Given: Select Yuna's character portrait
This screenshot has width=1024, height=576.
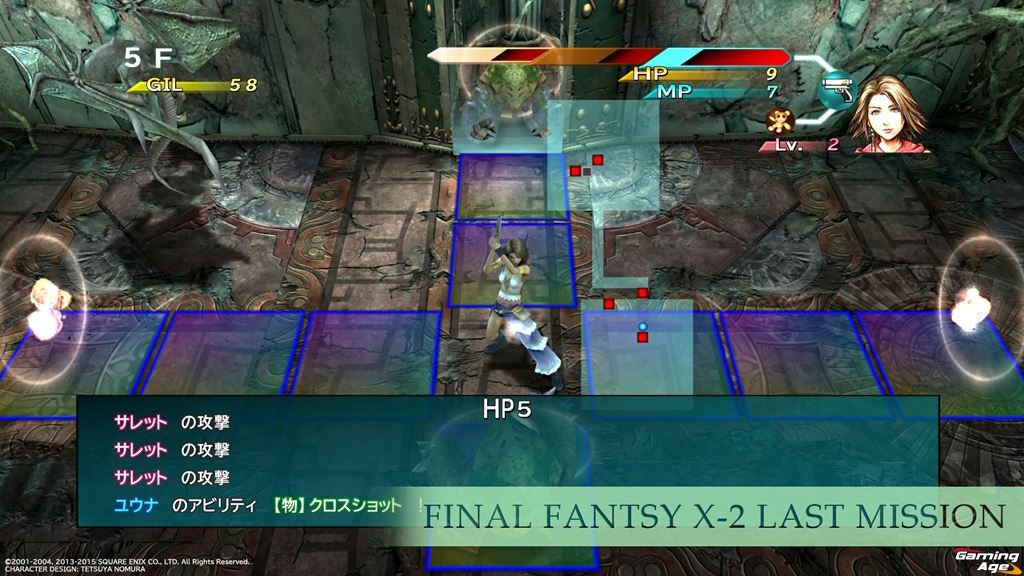Looking at the screenshot, I should [889, 112].
